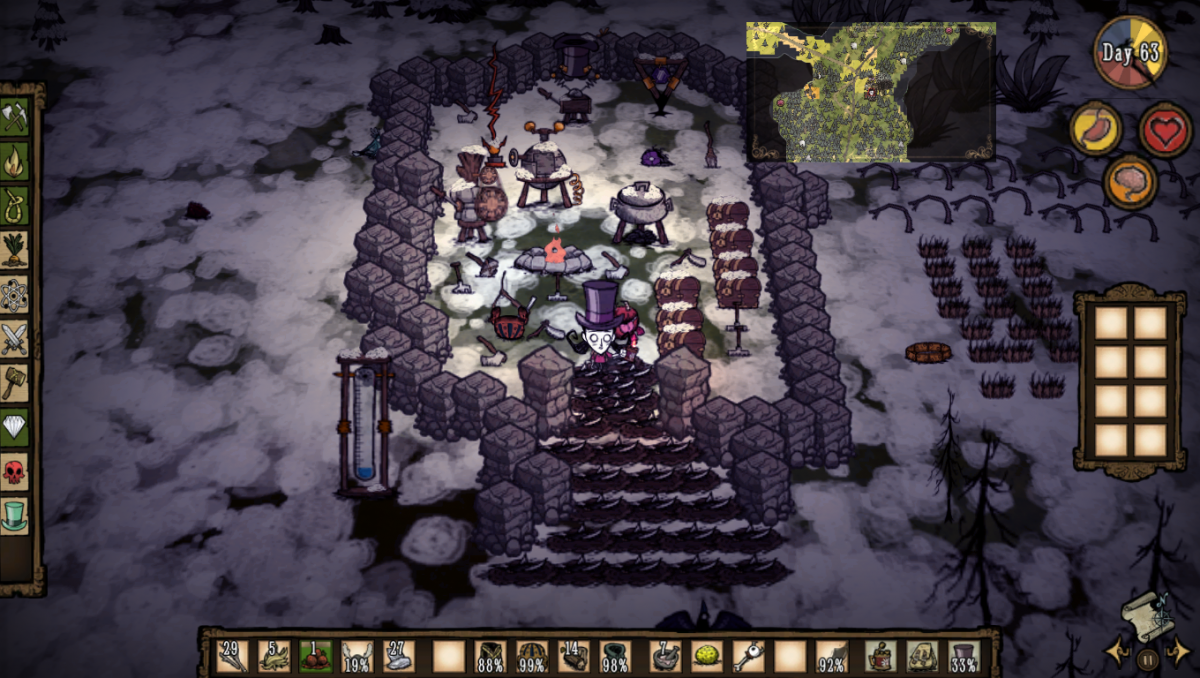The width and height of the screenshot is (1200, 678).
Task: Select the Survival rope-trap tab
Action: click(x=15, y=205)
